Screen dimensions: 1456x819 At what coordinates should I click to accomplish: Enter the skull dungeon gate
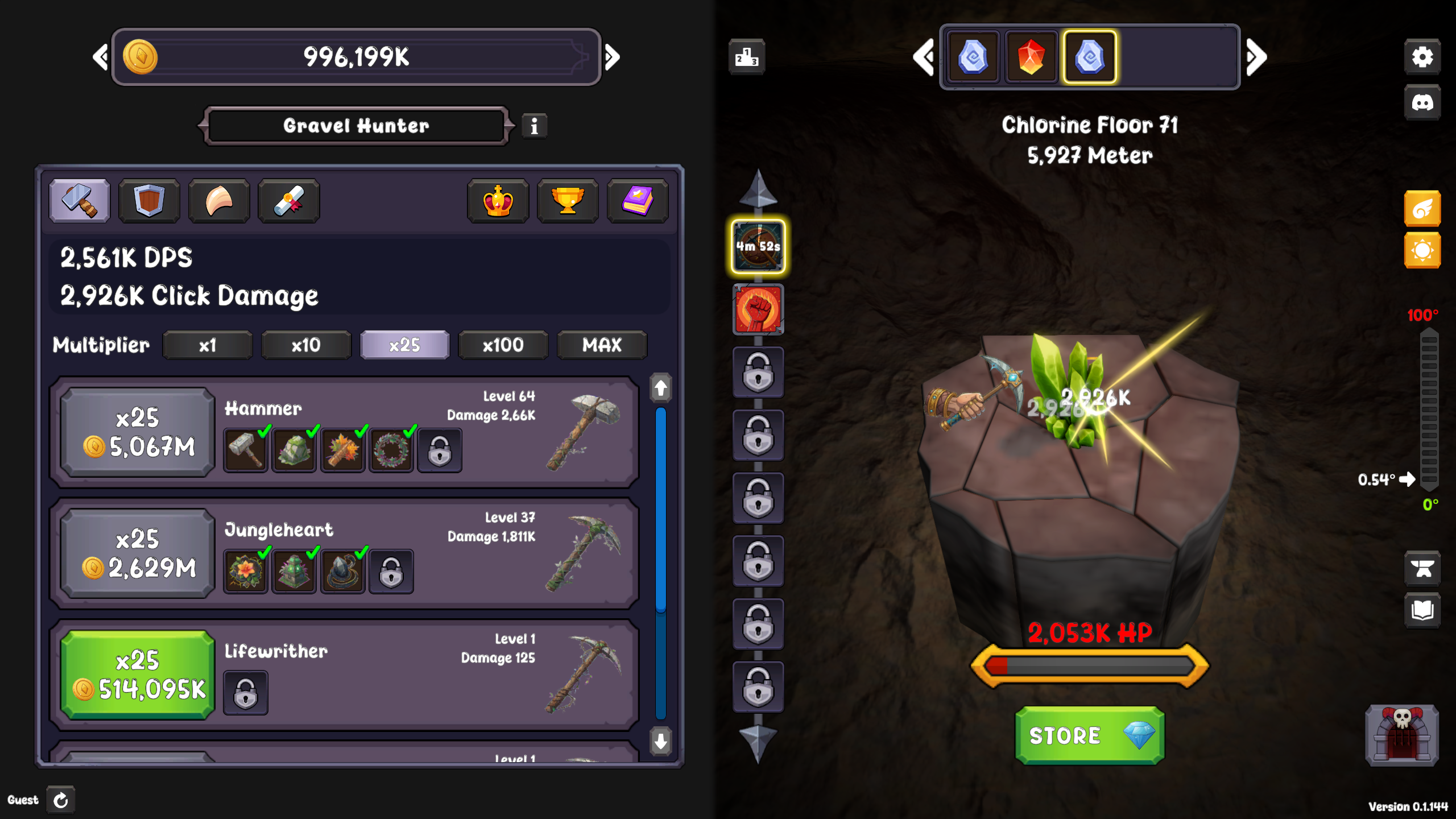tap(1402, 735)
